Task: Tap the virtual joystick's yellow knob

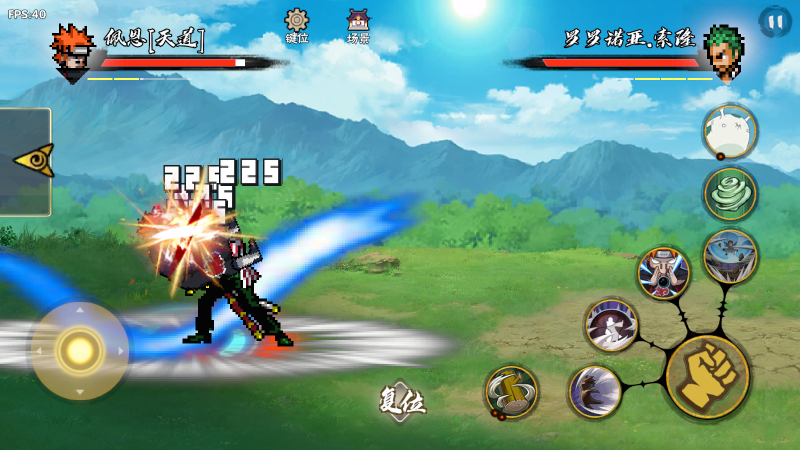Action: click(79, 350)
